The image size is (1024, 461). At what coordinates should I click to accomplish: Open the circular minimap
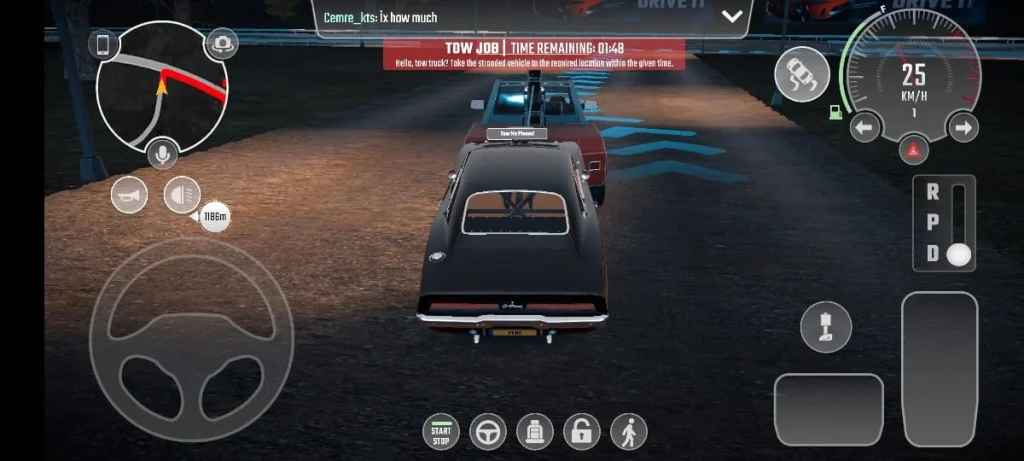[160, 88]
